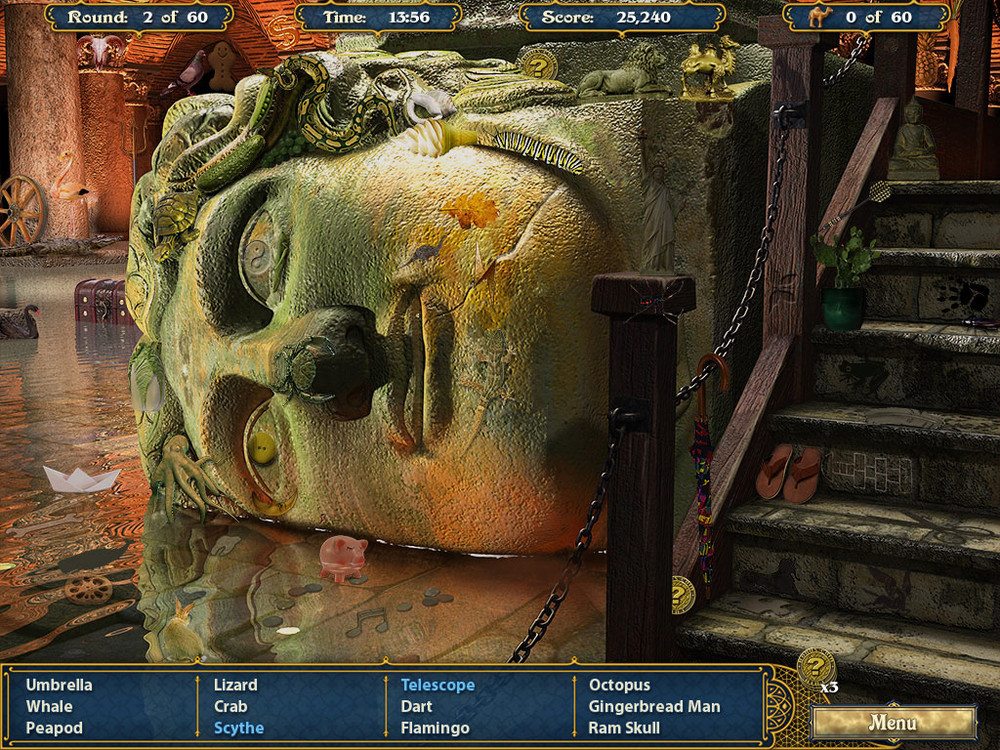The image size is (1000, 750).
Task: Open the Menu
Action: click(x=893, y=722)
